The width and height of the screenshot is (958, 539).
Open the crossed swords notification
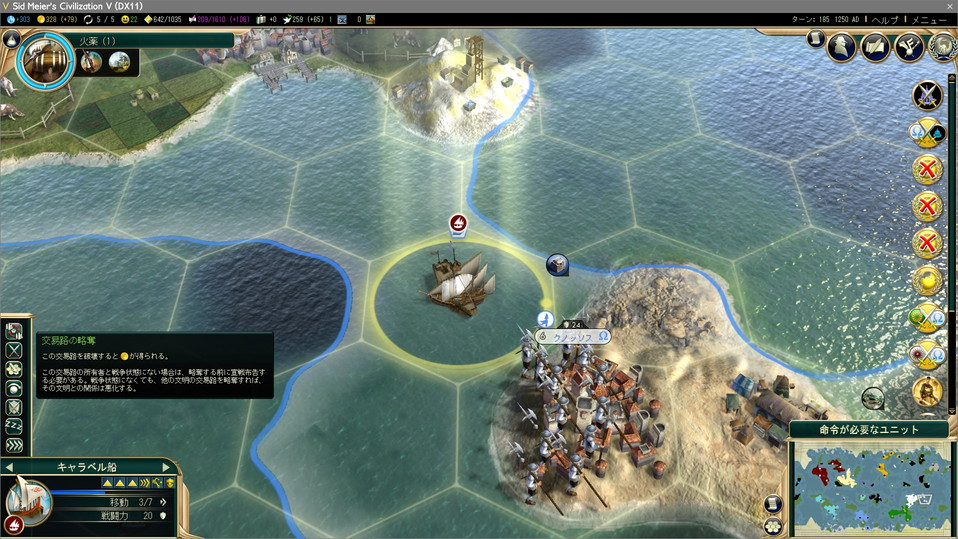point(928,96)
